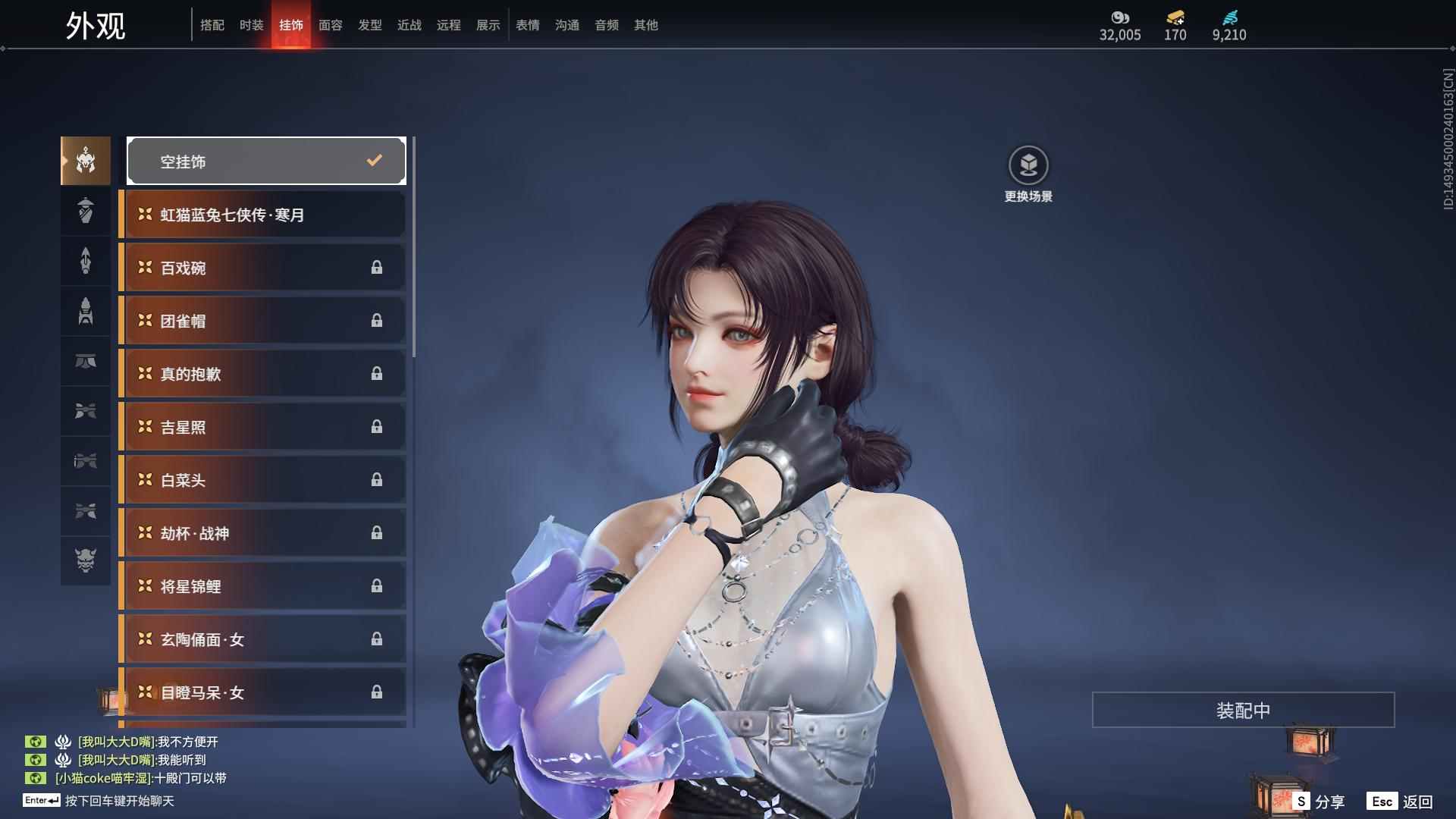The width and height of the screenshot is (1456, 819).
Task: Switch to the 时装 tab
Action: point(251,25)
